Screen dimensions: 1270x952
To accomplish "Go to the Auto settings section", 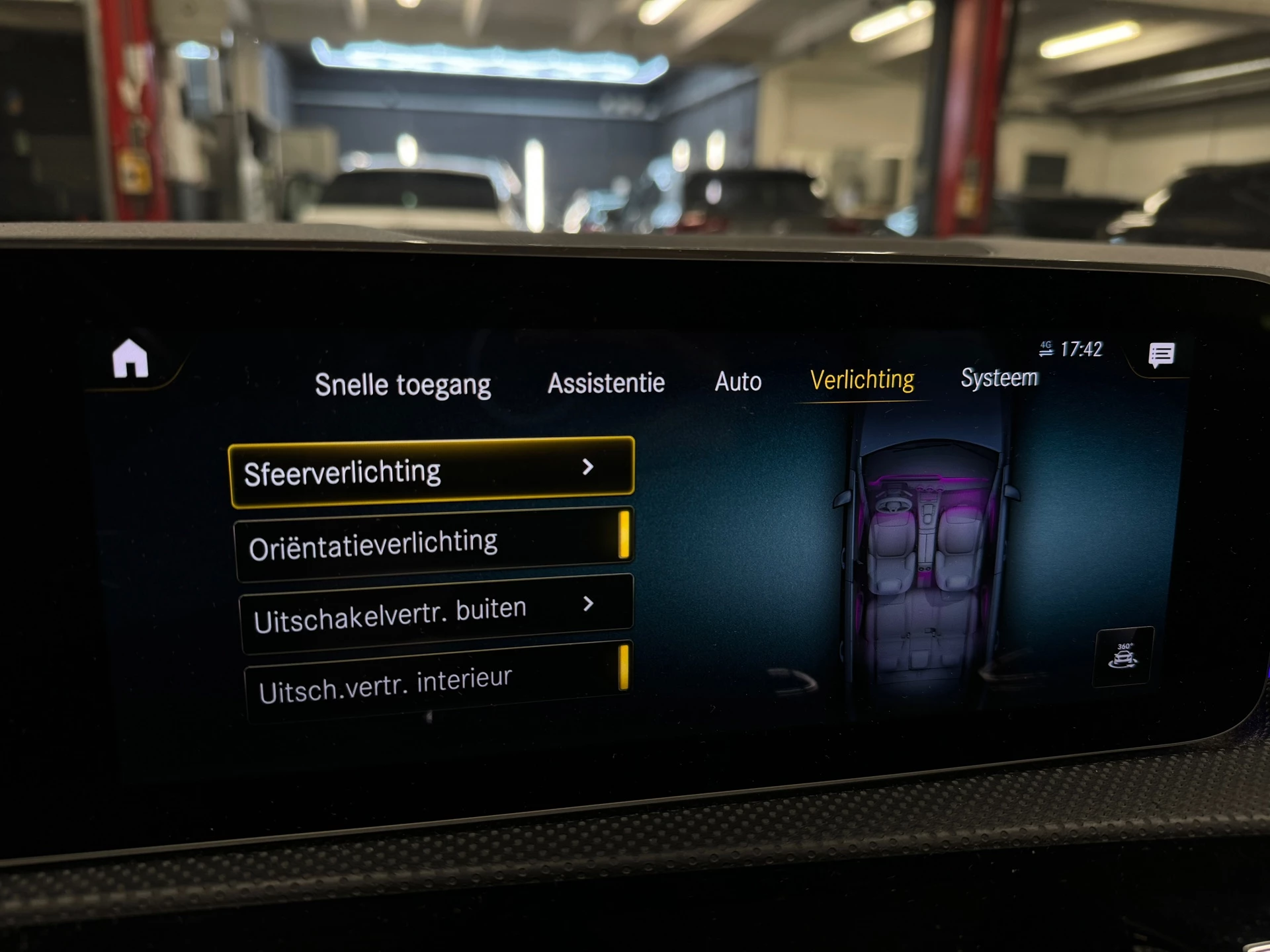I will (738, 381).
